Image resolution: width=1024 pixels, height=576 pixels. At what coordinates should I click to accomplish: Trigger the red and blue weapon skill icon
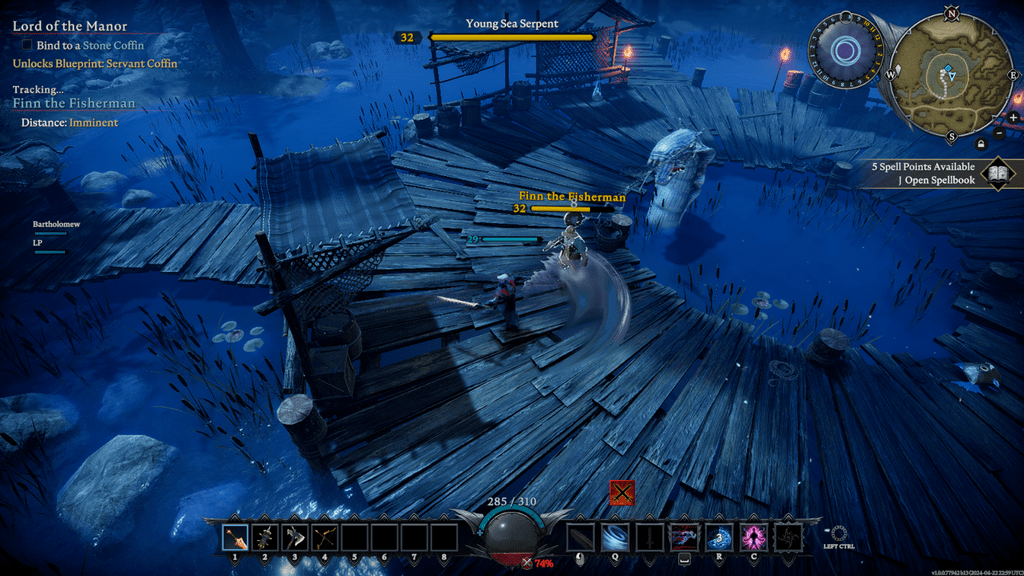[x=684, y=538]
